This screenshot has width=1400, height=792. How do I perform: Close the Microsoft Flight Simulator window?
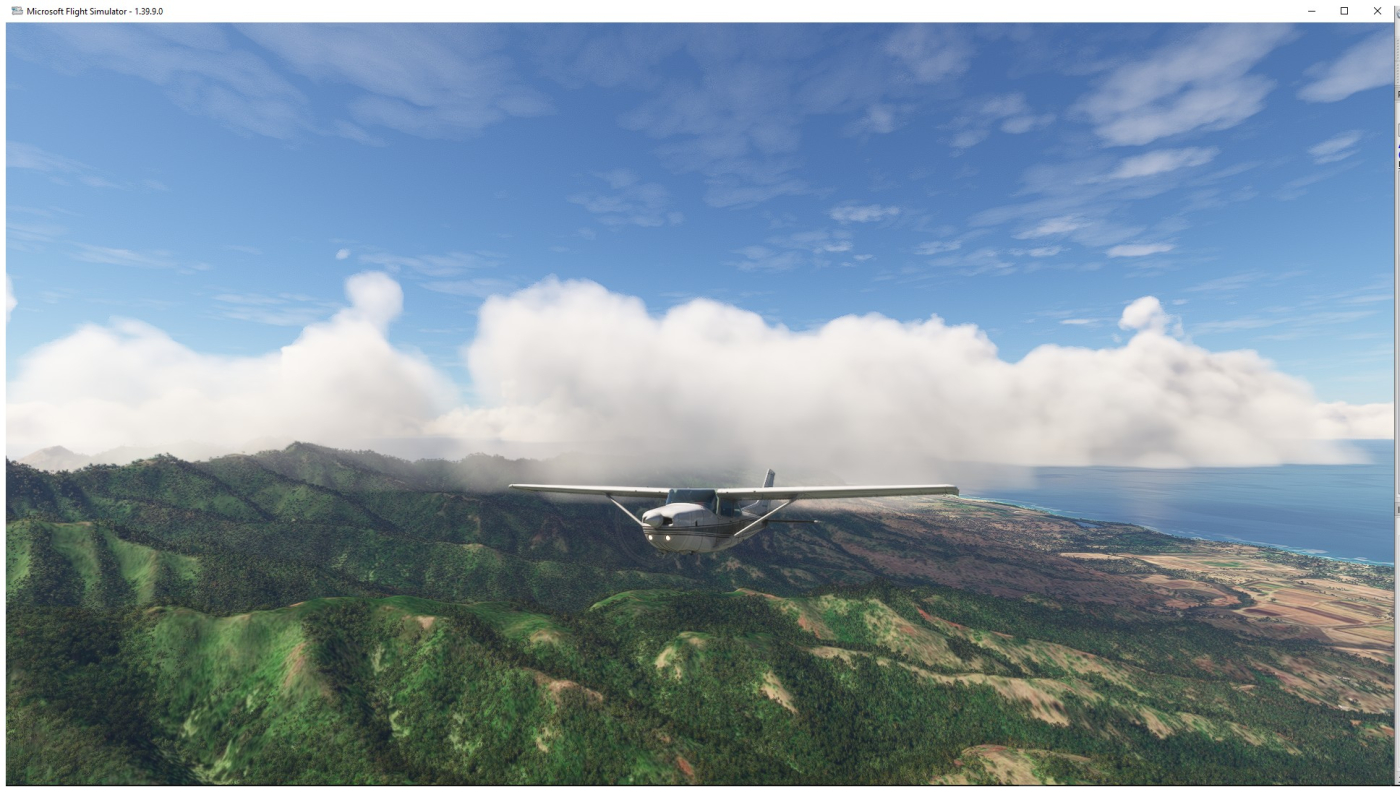(x=1377, y=11)
